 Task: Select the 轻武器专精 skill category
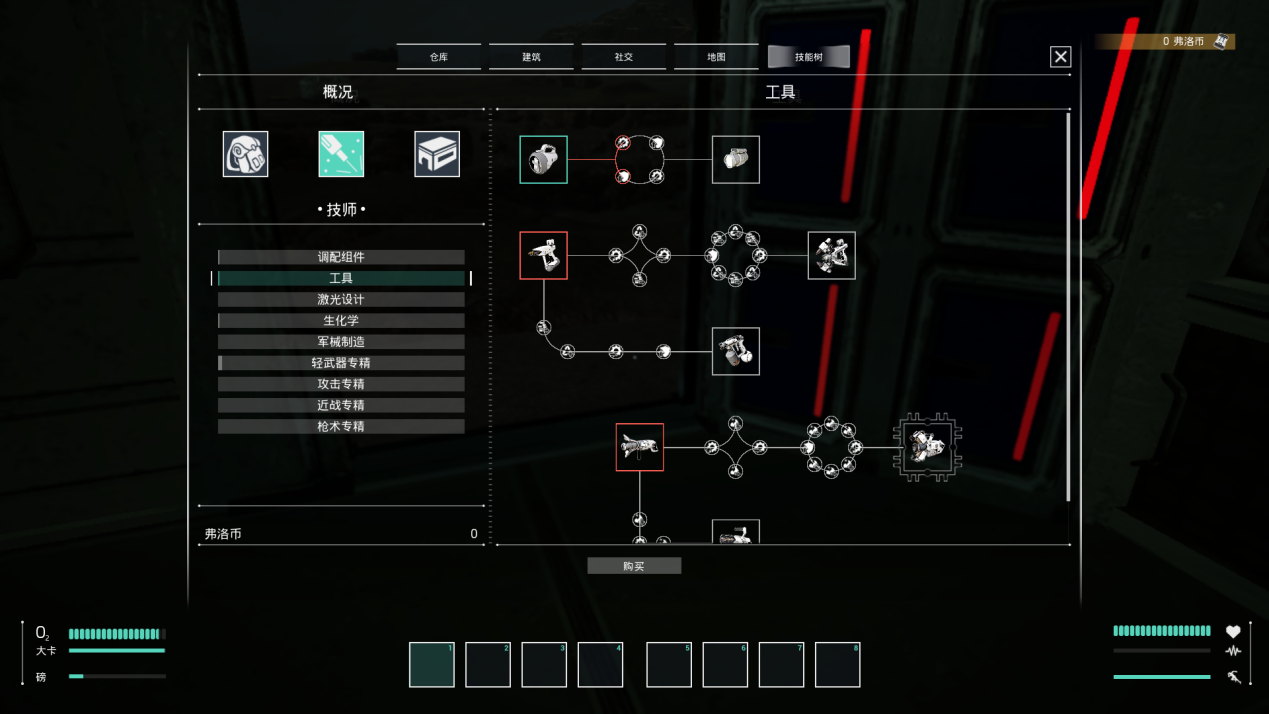(341, 363)
